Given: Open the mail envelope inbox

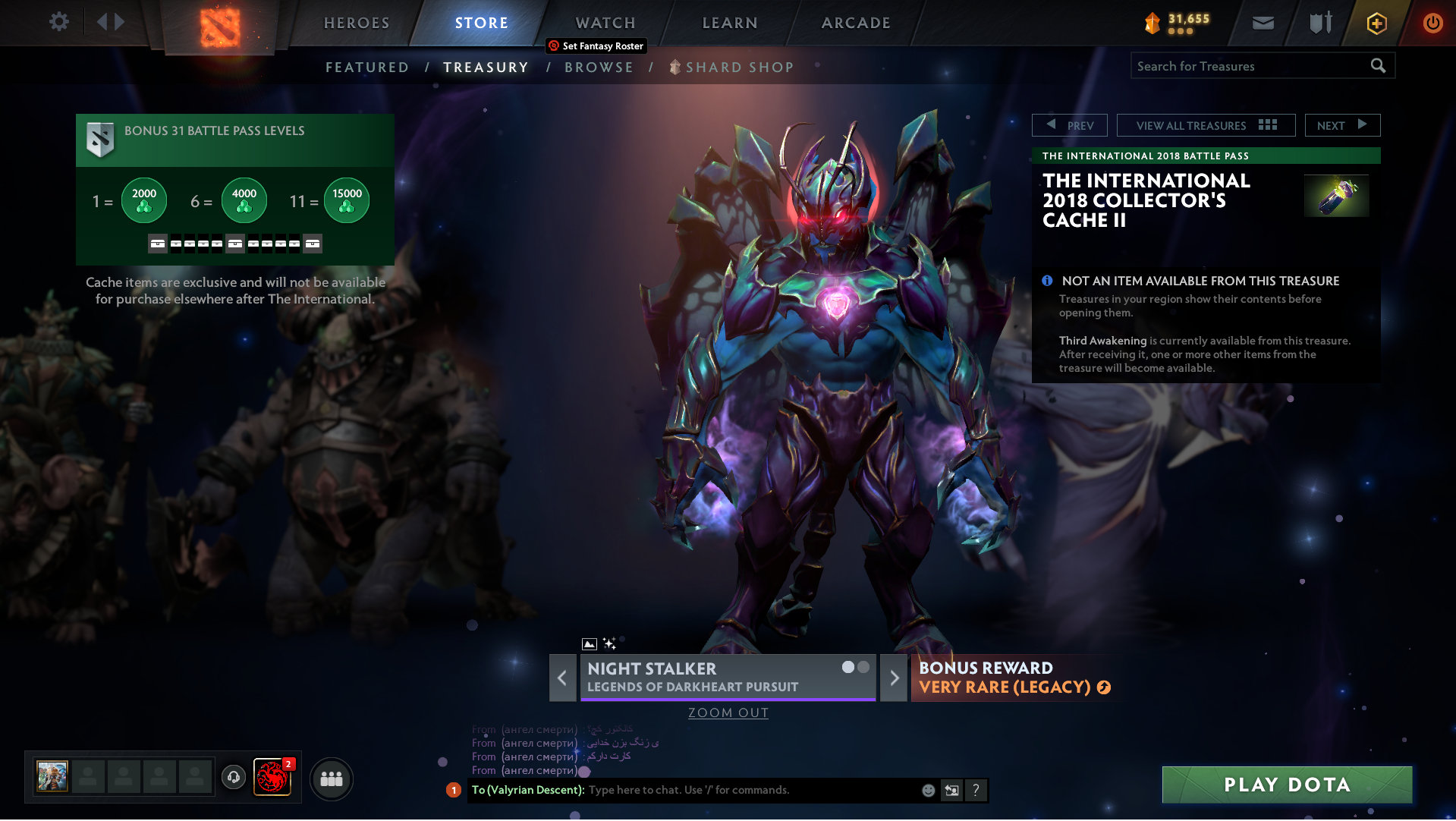Looking at the screenshot, I should tap(1263, 23).
